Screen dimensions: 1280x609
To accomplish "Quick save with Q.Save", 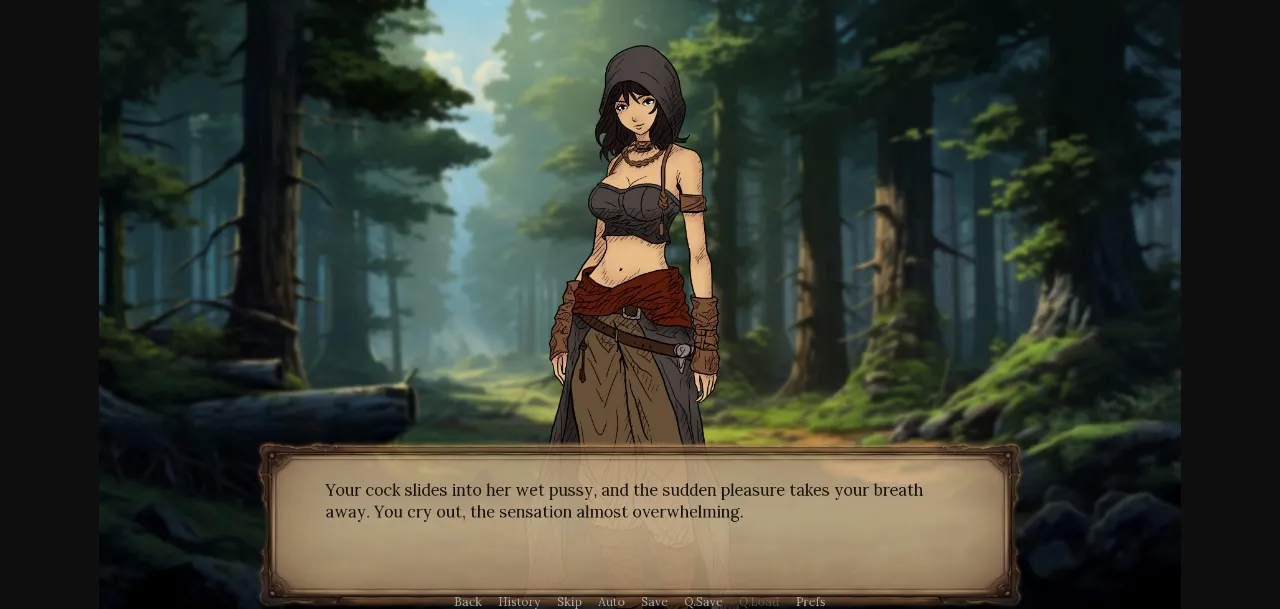I will 703,602.
